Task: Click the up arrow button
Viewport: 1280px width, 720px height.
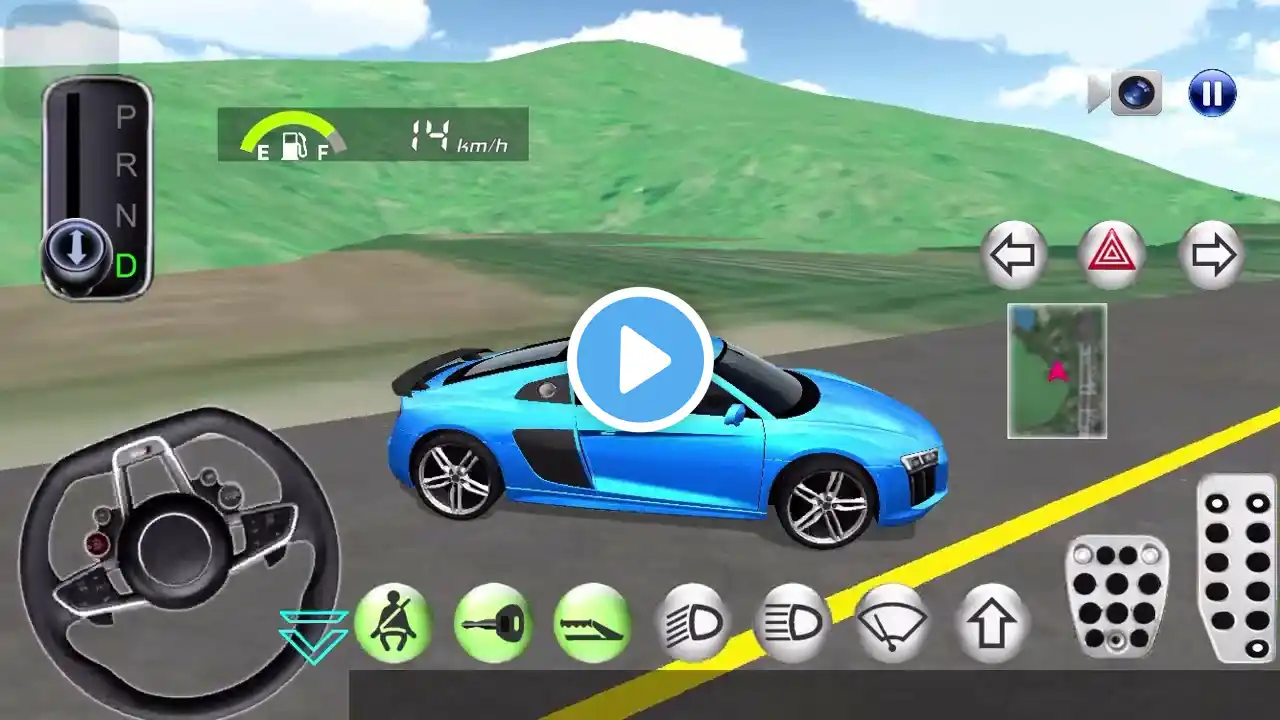Action: (x=992, y=623)
